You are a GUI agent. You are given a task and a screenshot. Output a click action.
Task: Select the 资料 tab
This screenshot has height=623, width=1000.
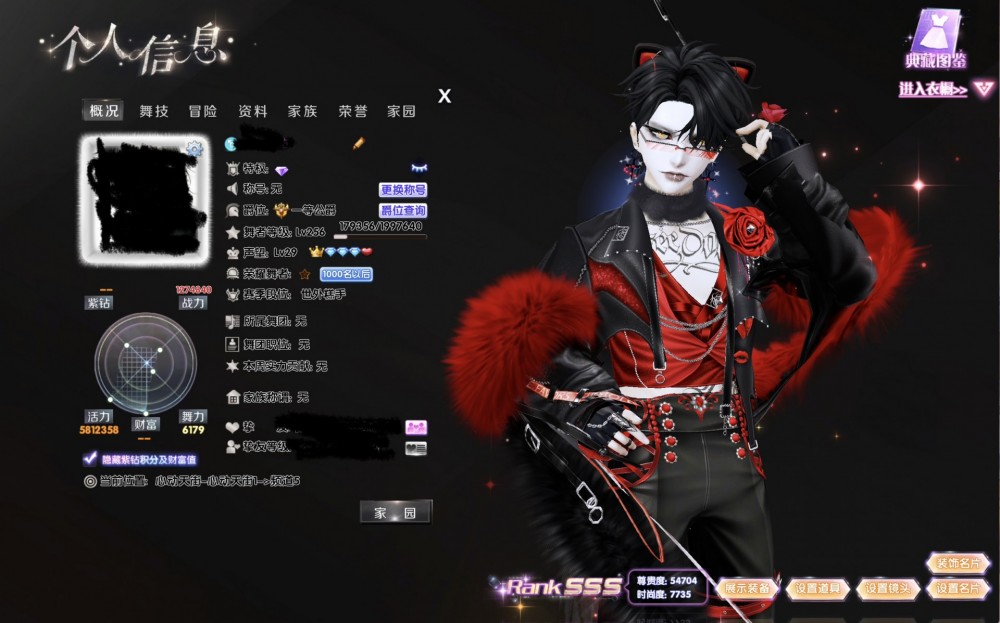pyautogui.click(x=253, y=111)
